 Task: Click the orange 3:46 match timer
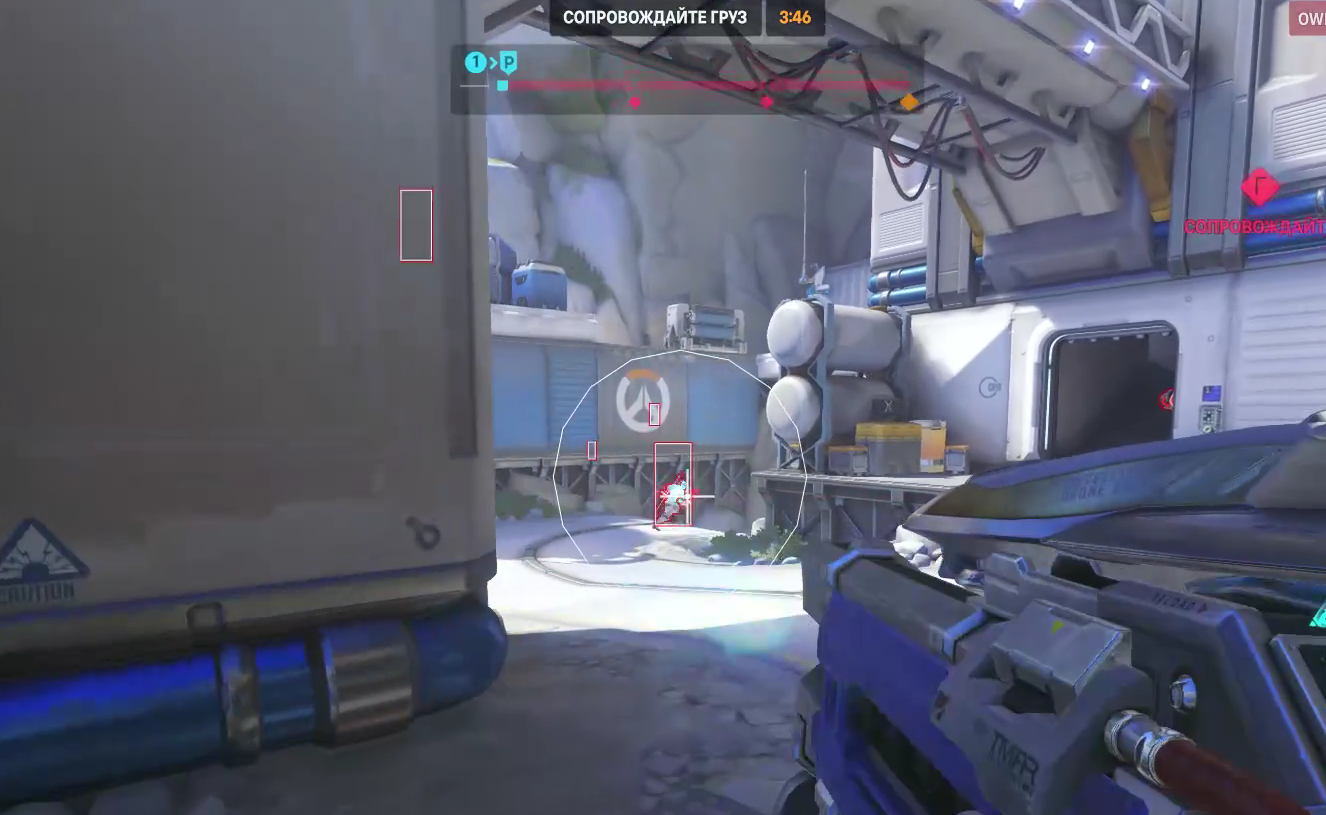pos(797,17)
